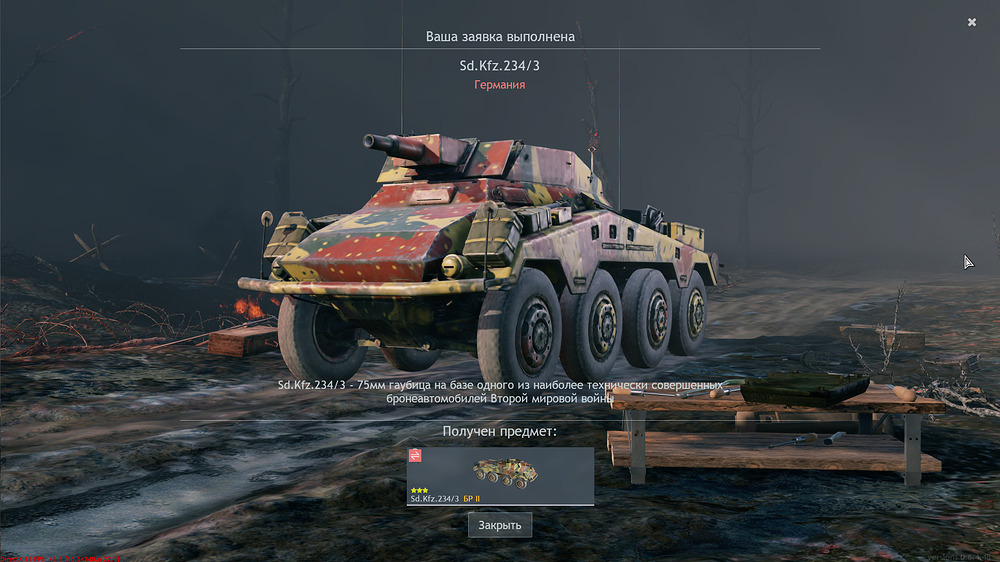Select the received Sd.Kfz.234/3 item card

pyautogui.click(x=500, y=476)
